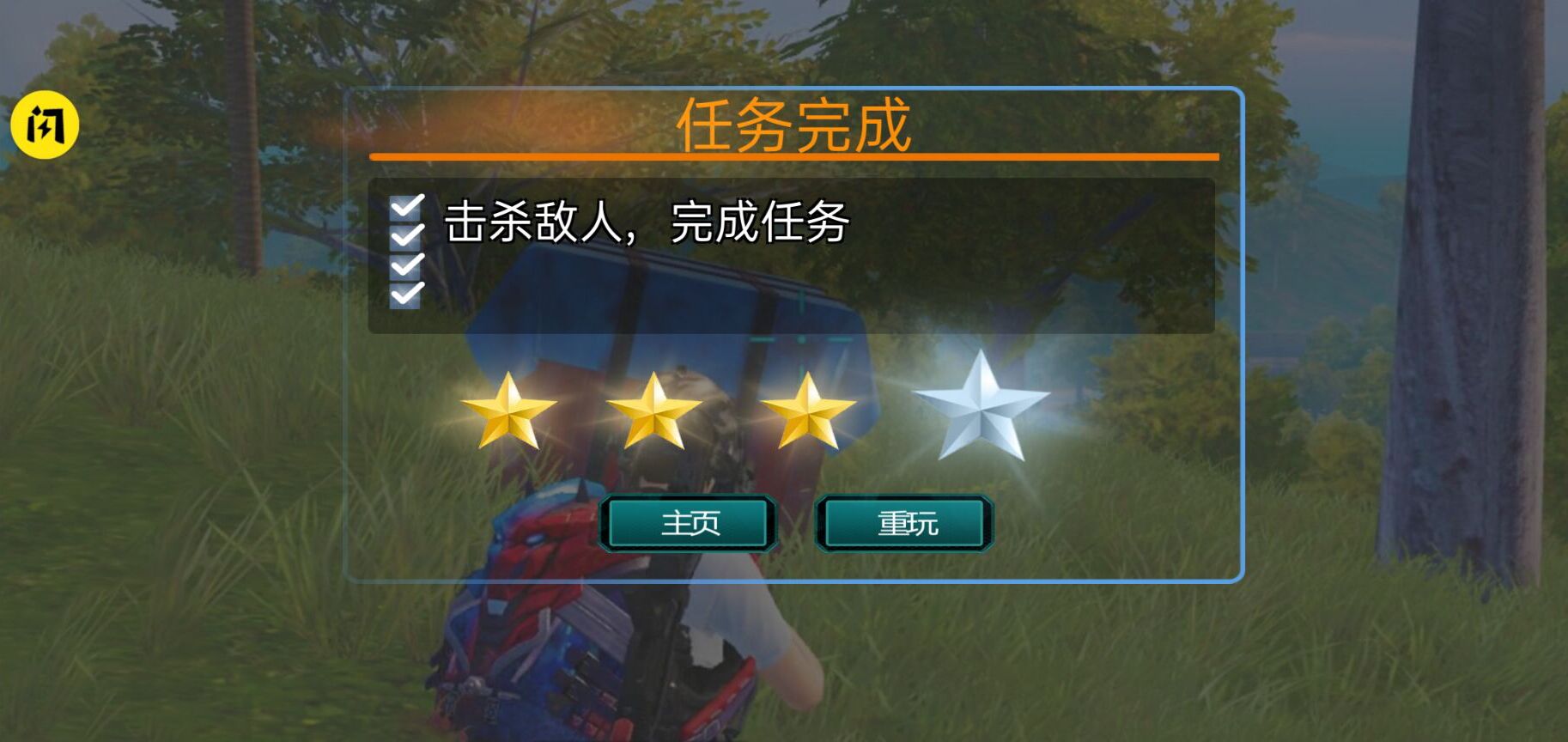Select the 击杀敌人，完成任务 objective text
Image resolution: width=1568 pixels, height=742 pixels.
click(648, 222)
